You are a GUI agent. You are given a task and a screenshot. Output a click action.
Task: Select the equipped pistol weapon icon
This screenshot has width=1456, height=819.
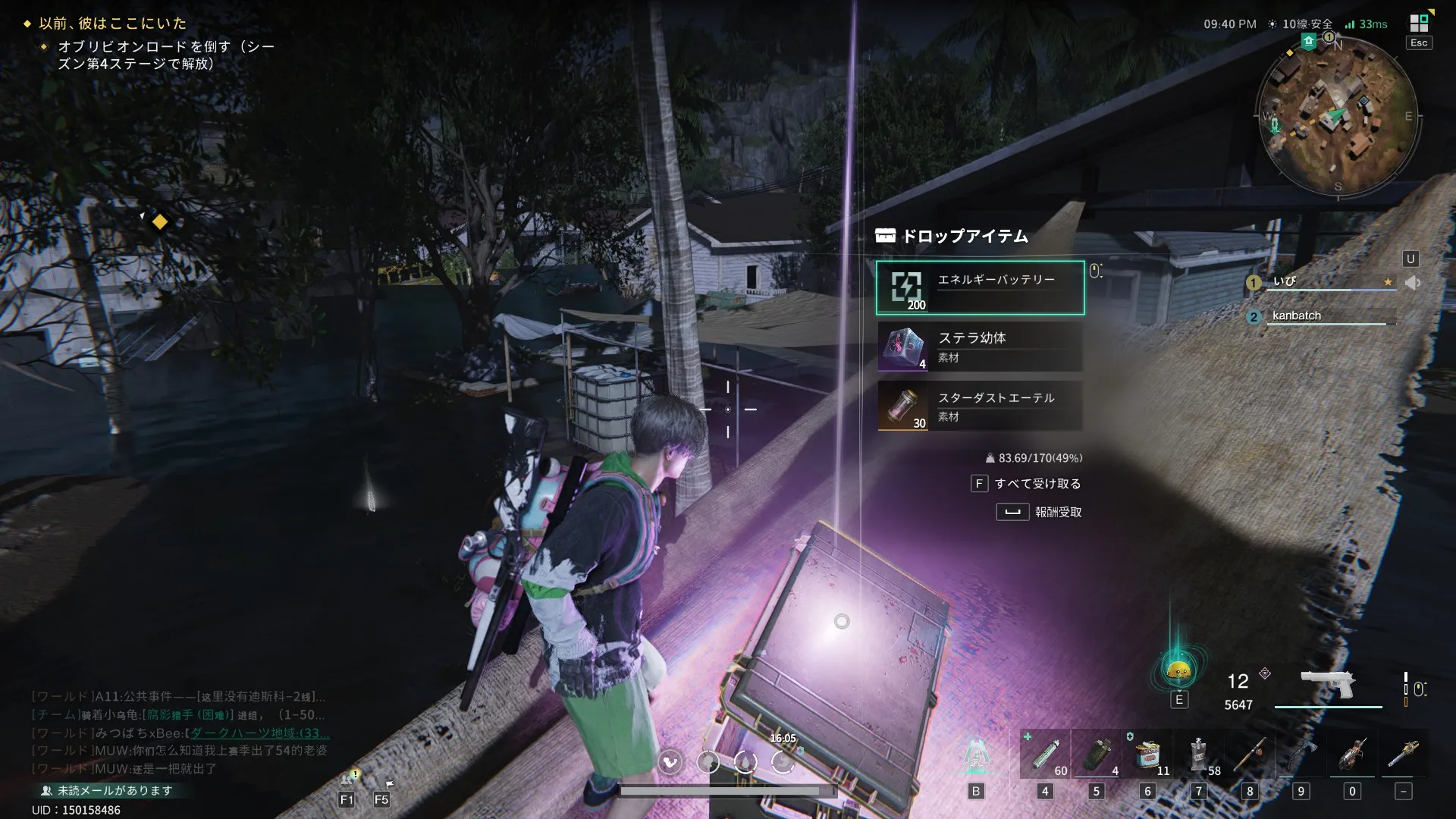(x=1328, y=682)
